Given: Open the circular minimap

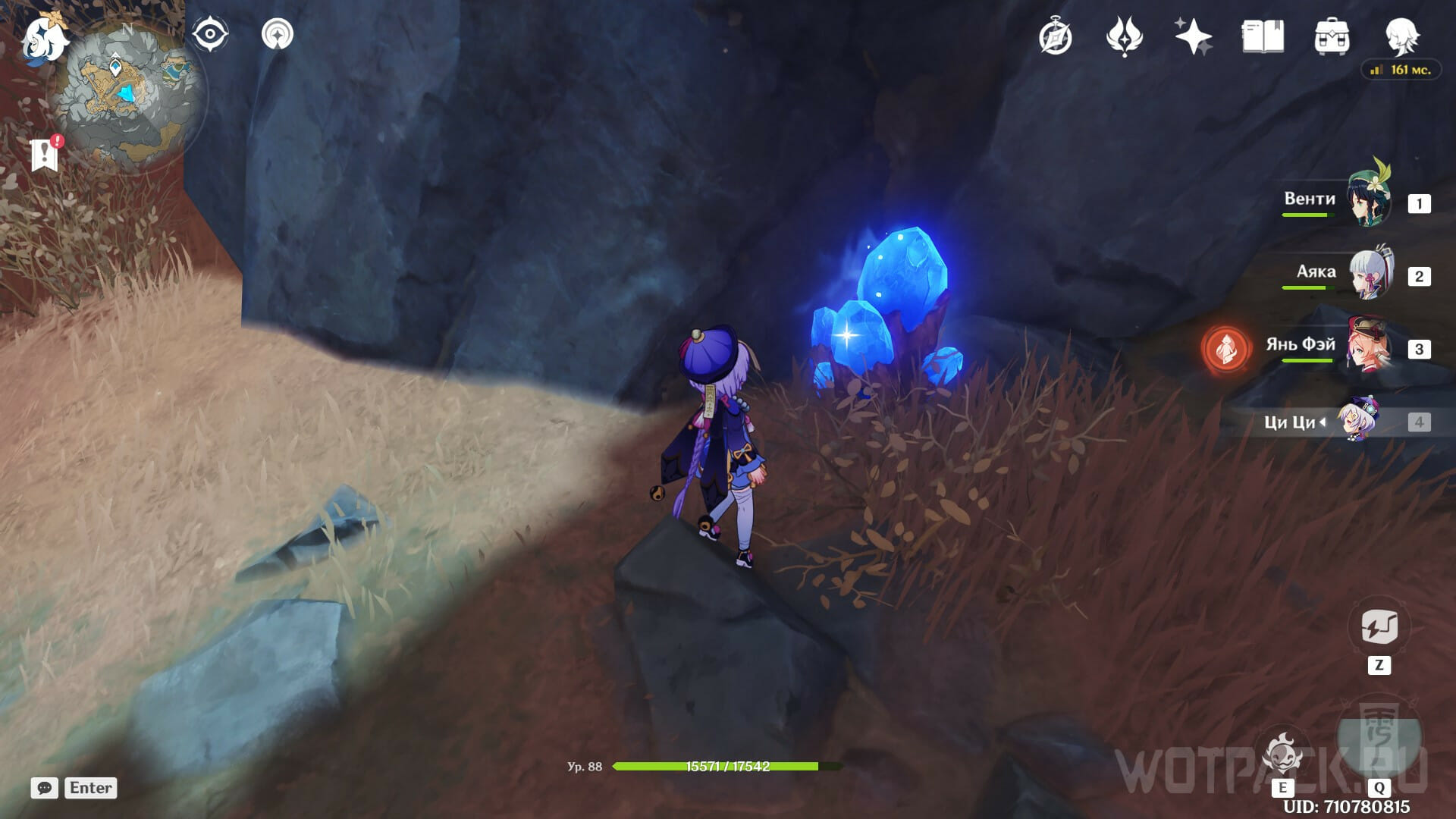Looking at the screenshot, I should pos(127,96).
